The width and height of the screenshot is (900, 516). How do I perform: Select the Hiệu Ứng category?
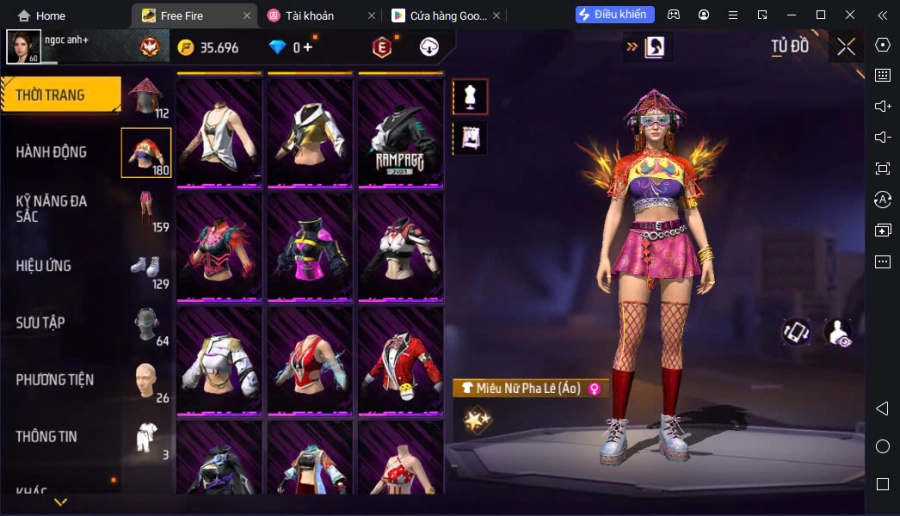coord(44,266)
